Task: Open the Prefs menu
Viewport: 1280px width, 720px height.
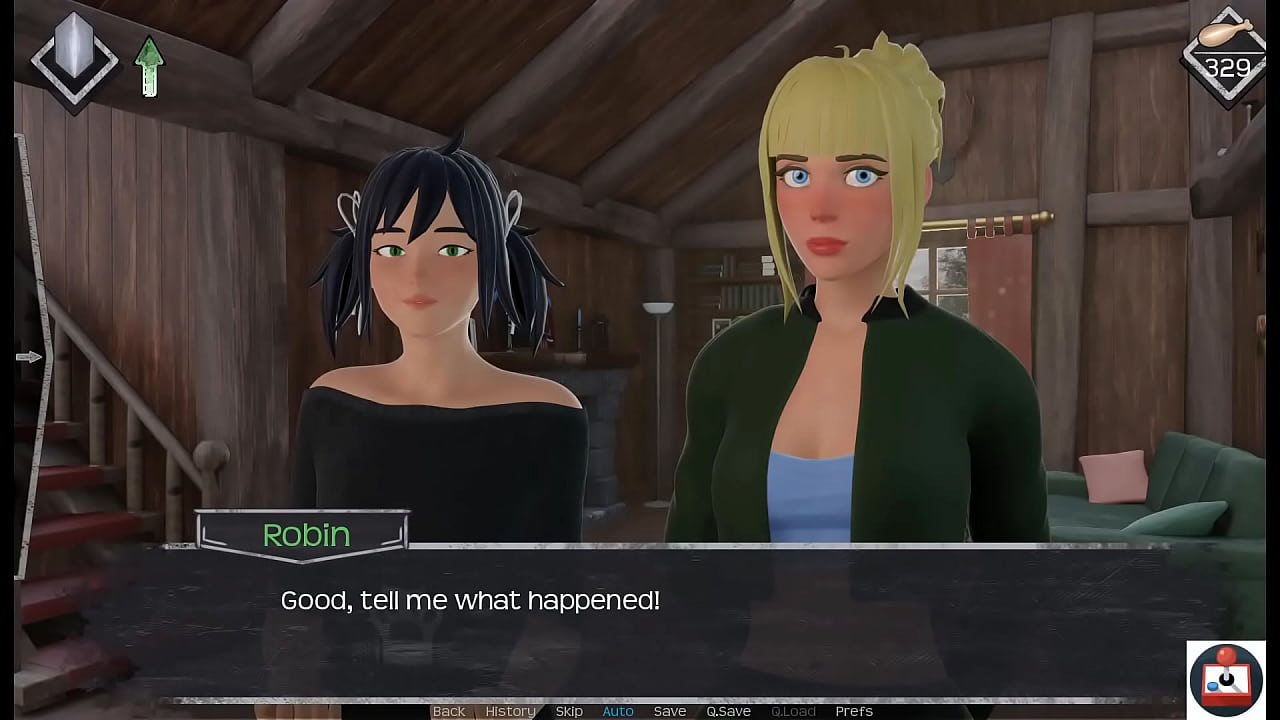Action: point(854,711)
